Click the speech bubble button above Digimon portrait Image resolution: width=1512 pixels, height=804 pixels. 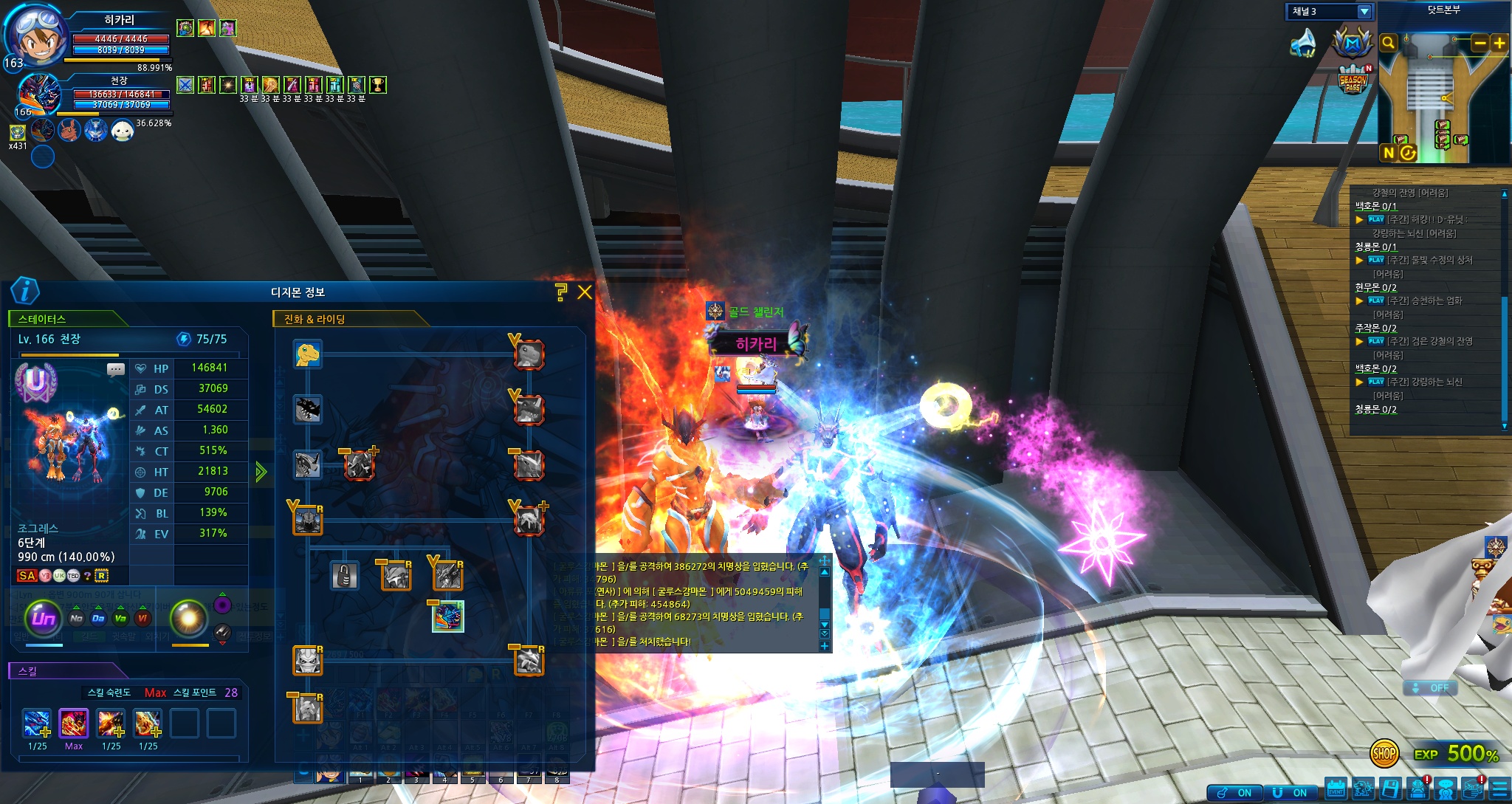pos(116,369)
